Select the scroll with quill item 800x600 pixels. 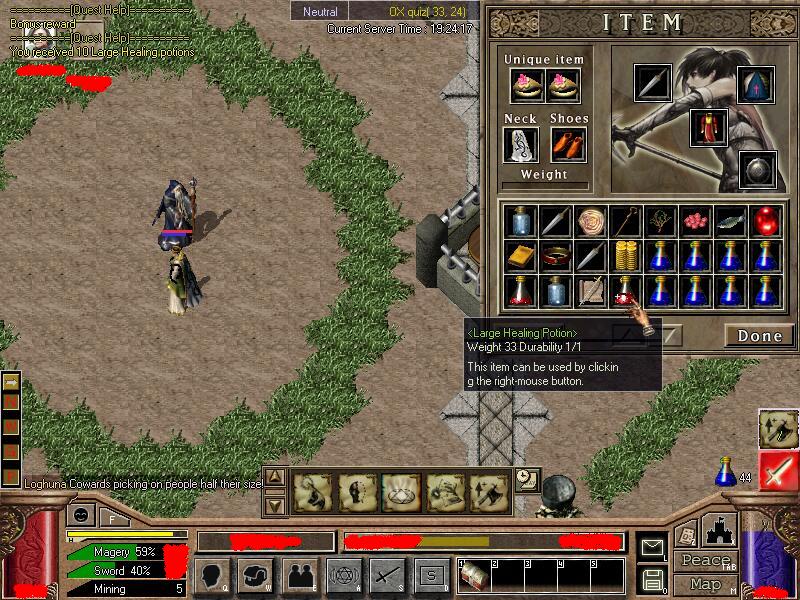coord(591,291)
